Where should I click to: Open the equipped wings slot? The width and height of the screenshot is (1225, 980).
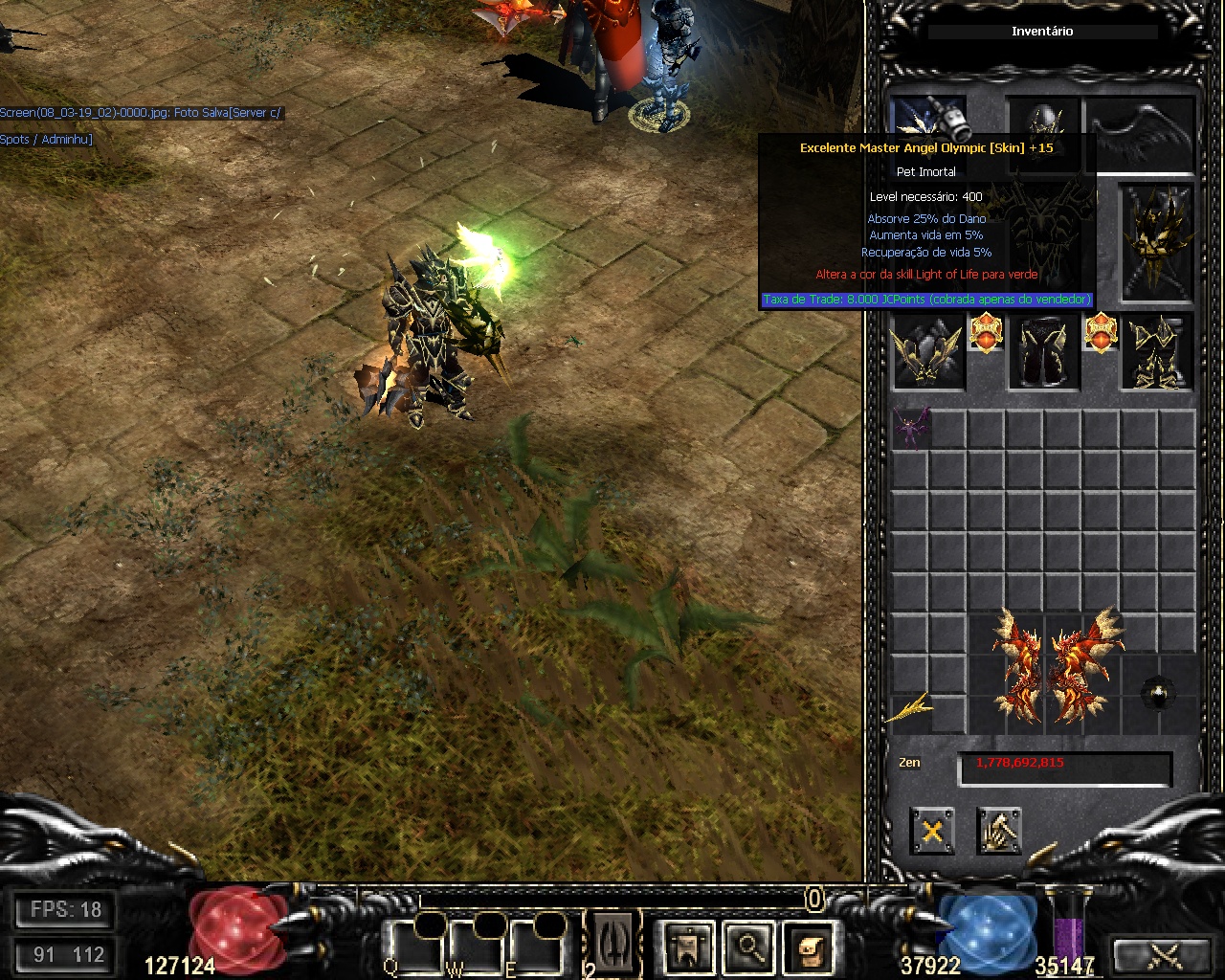[x=1141, y=132]
